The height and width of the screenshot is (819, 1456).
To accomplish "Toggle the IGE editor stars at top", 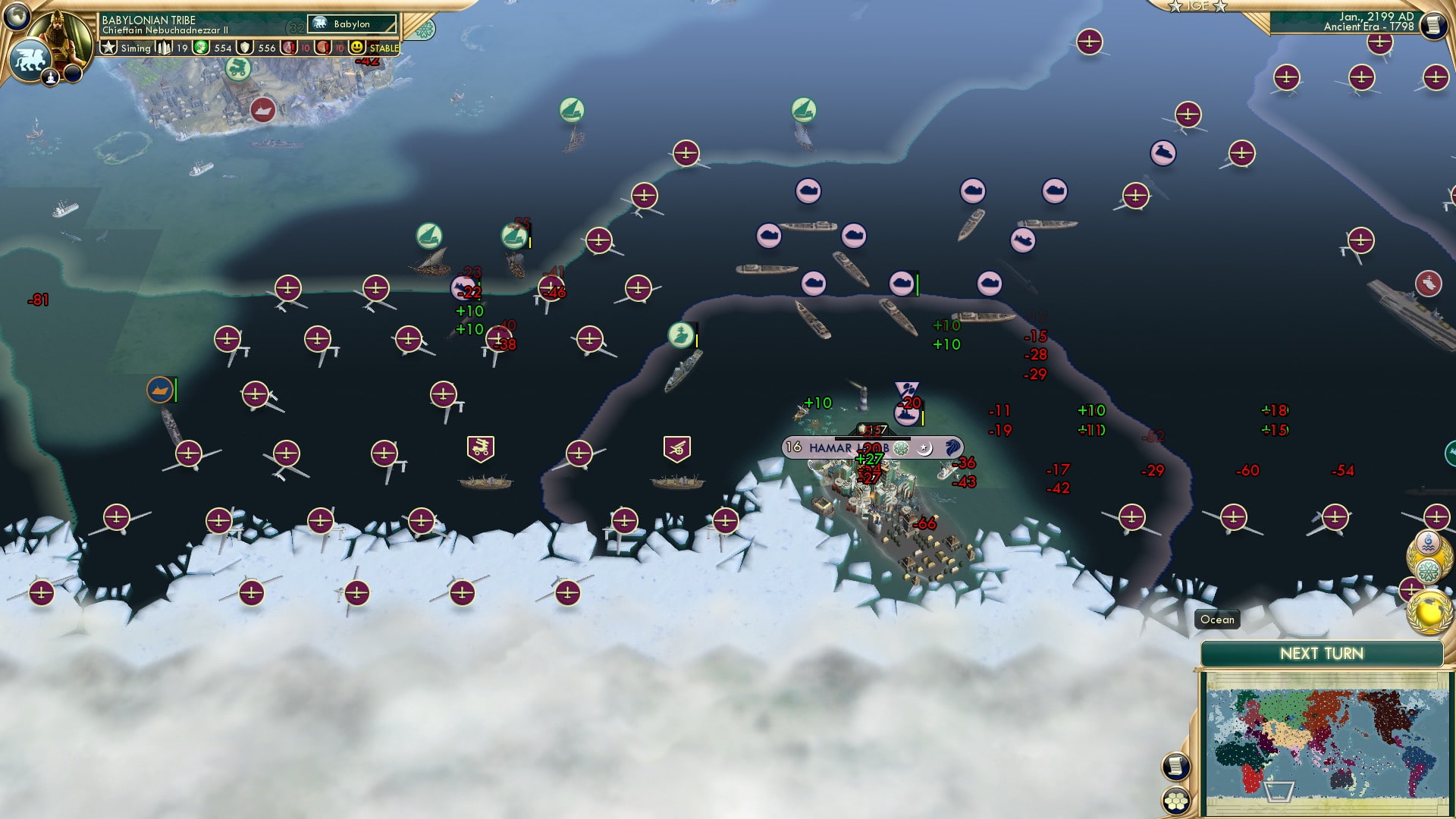I will pos(1197,8).
